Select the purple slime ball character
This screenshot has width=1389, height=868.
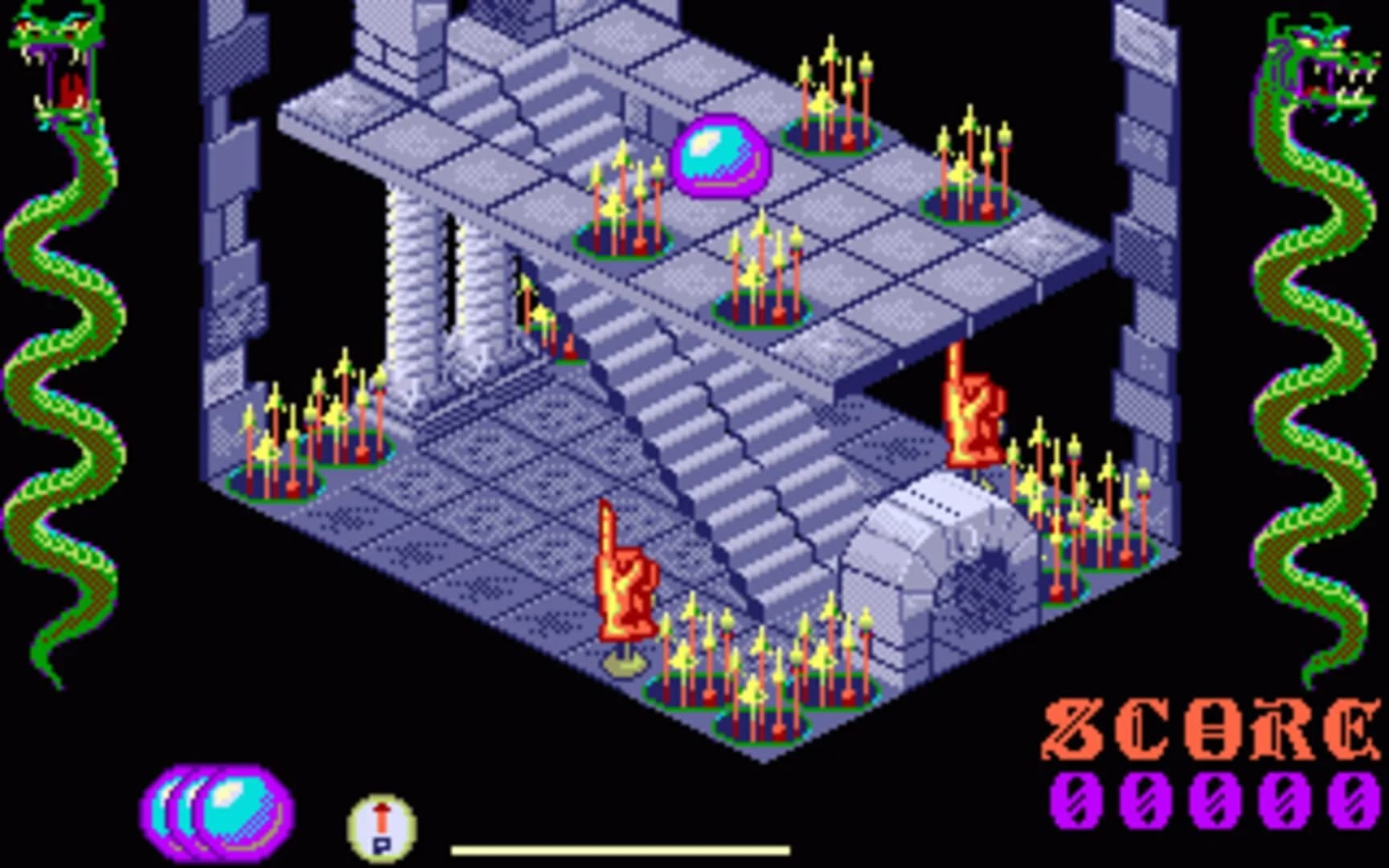tap(719, 157)
